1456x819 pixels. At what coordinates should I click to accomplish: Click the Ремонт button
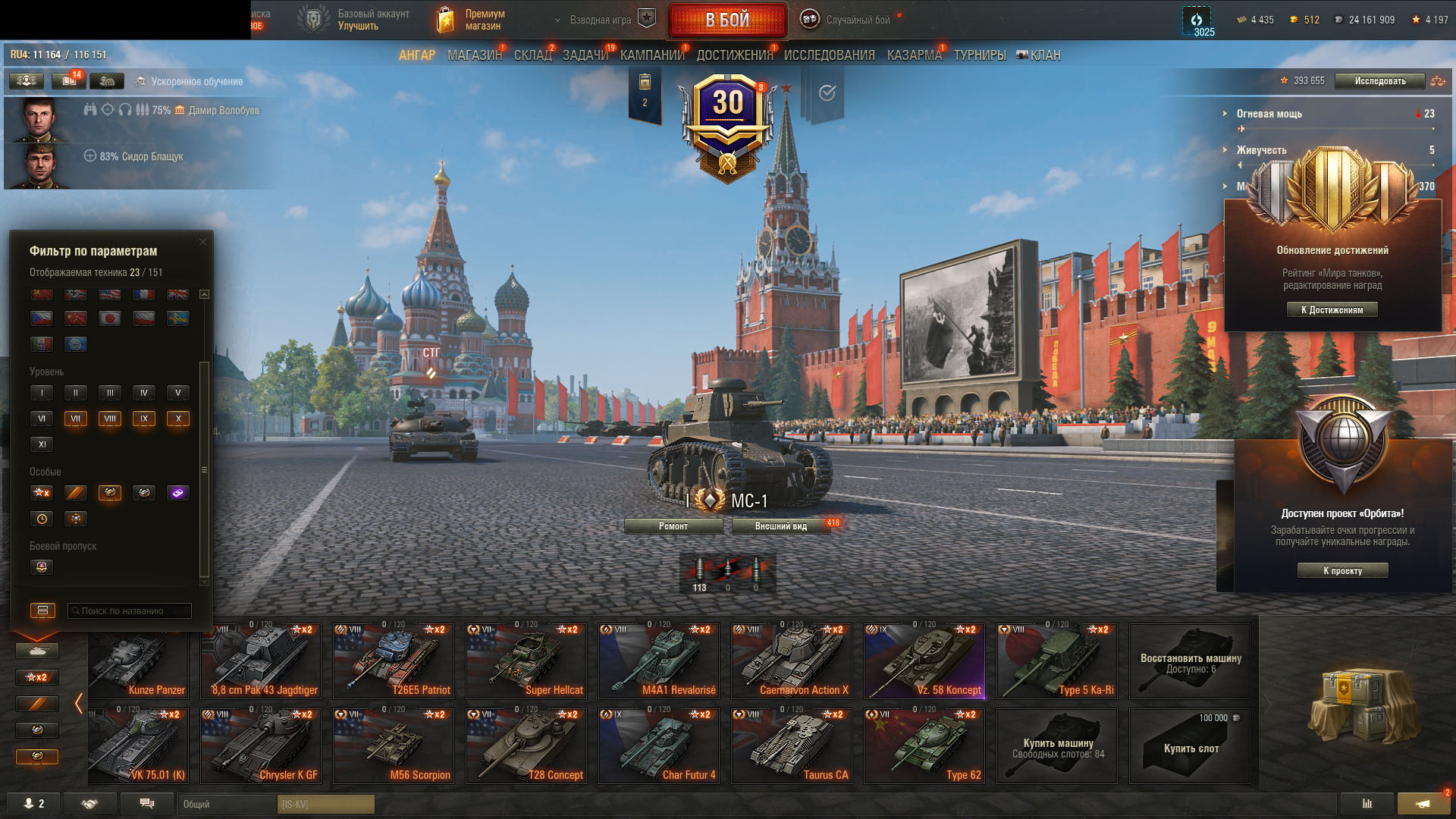click(x=673, y=526)
